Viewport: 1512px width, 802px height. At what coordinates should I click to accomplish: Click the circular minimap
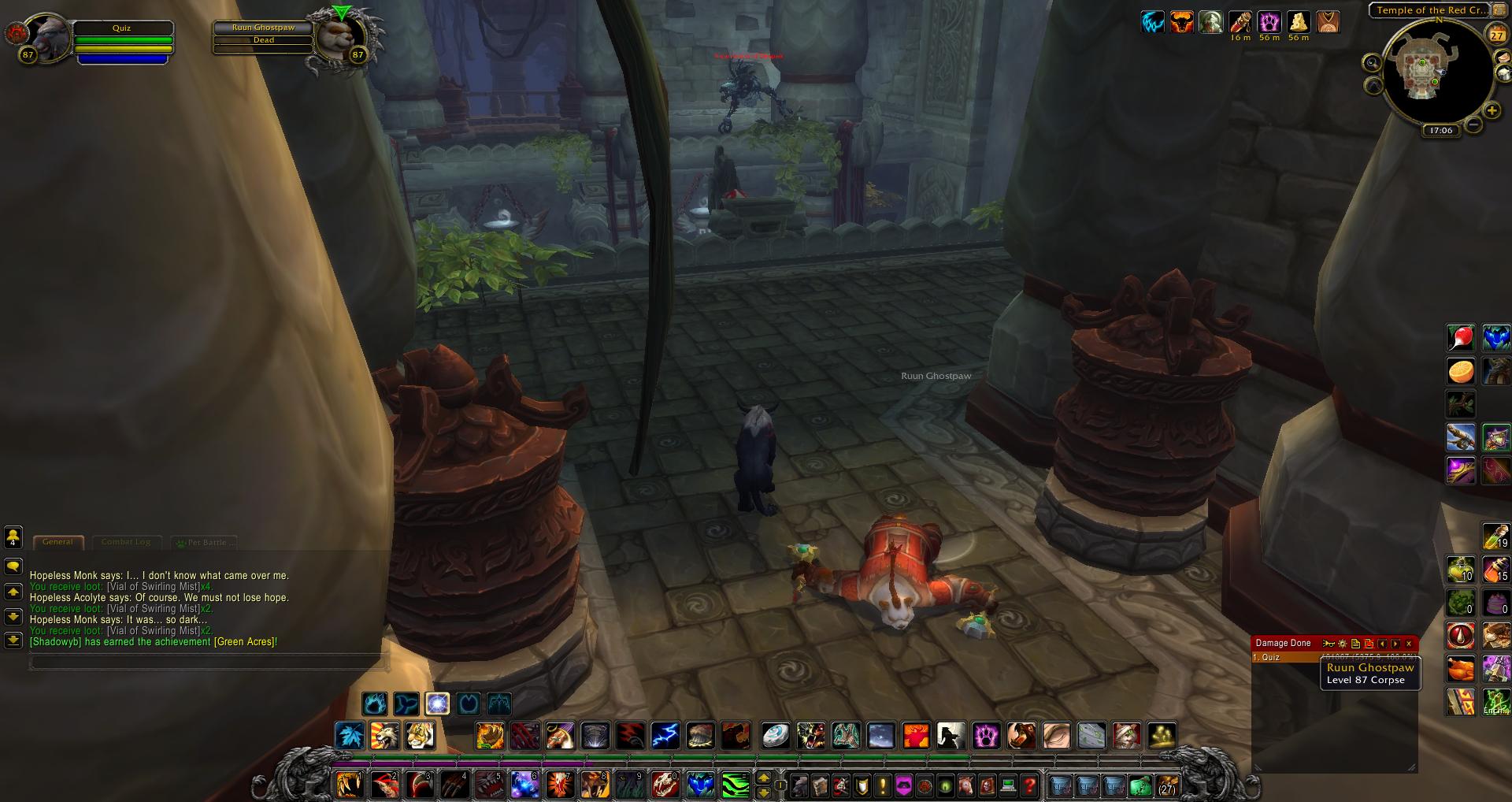point(1434,75)
